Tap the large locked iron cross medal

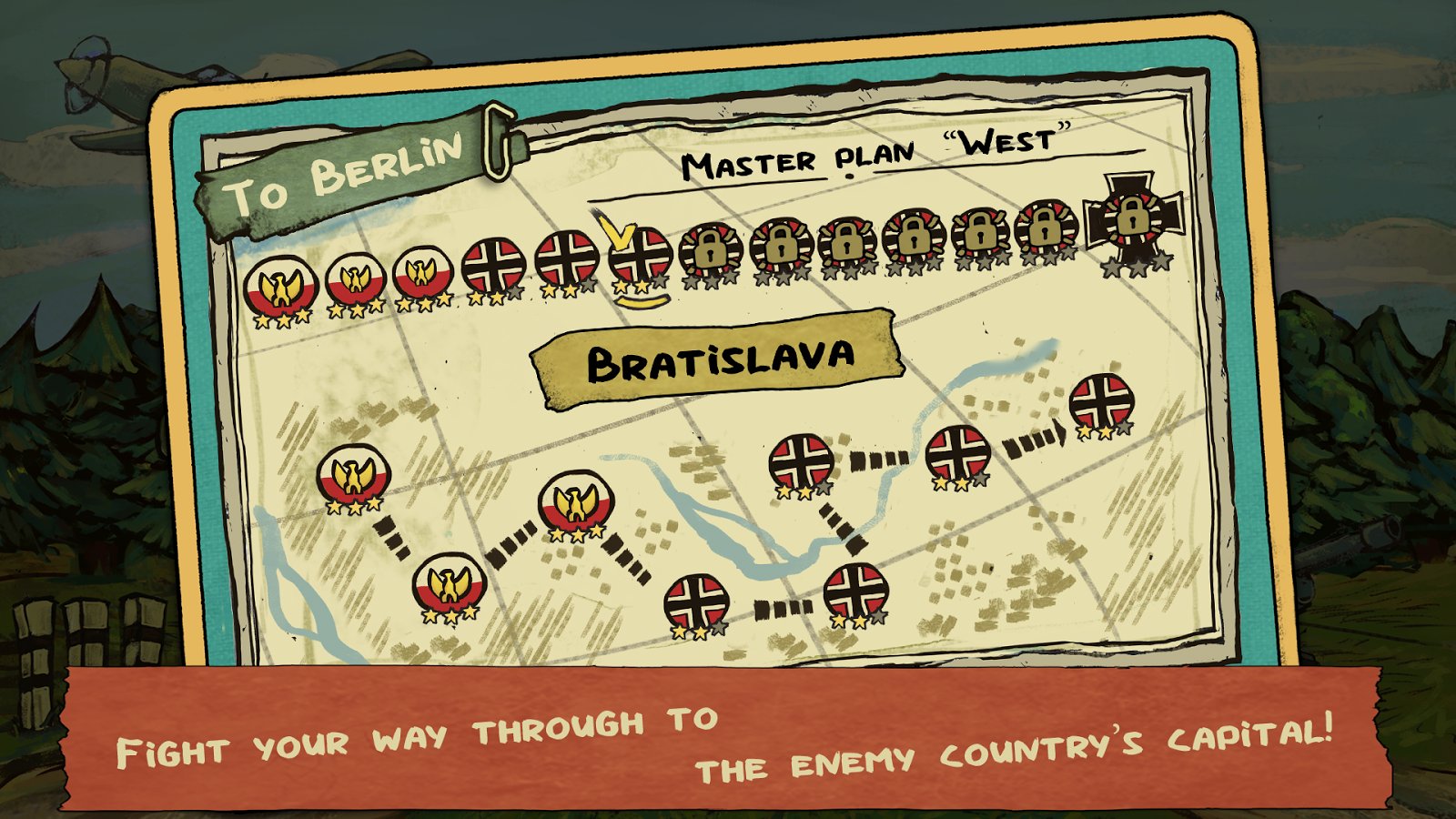pyautogui.click(x=1132, y=219)
